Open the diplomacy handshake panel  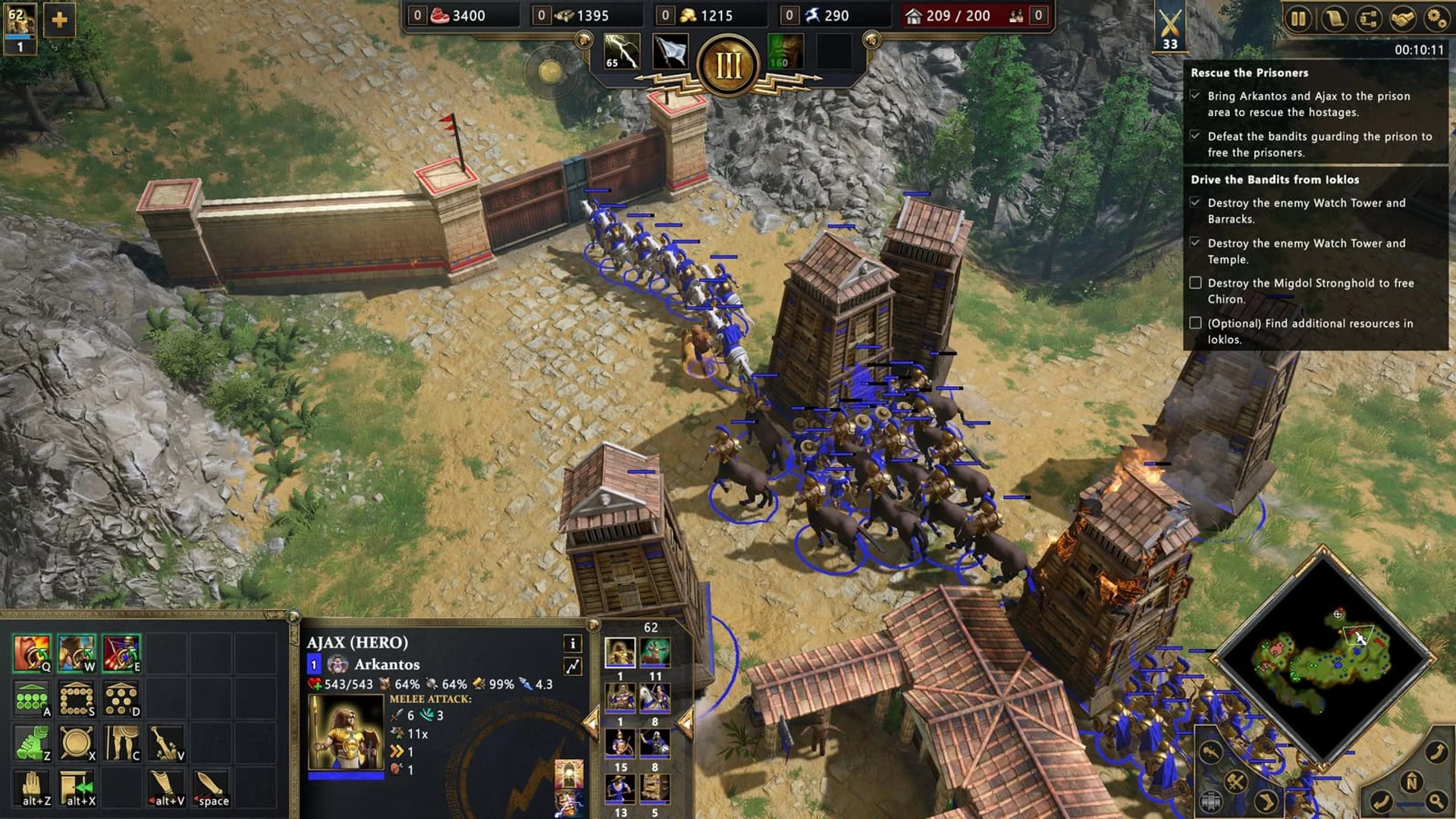(x=1402, y=19)
